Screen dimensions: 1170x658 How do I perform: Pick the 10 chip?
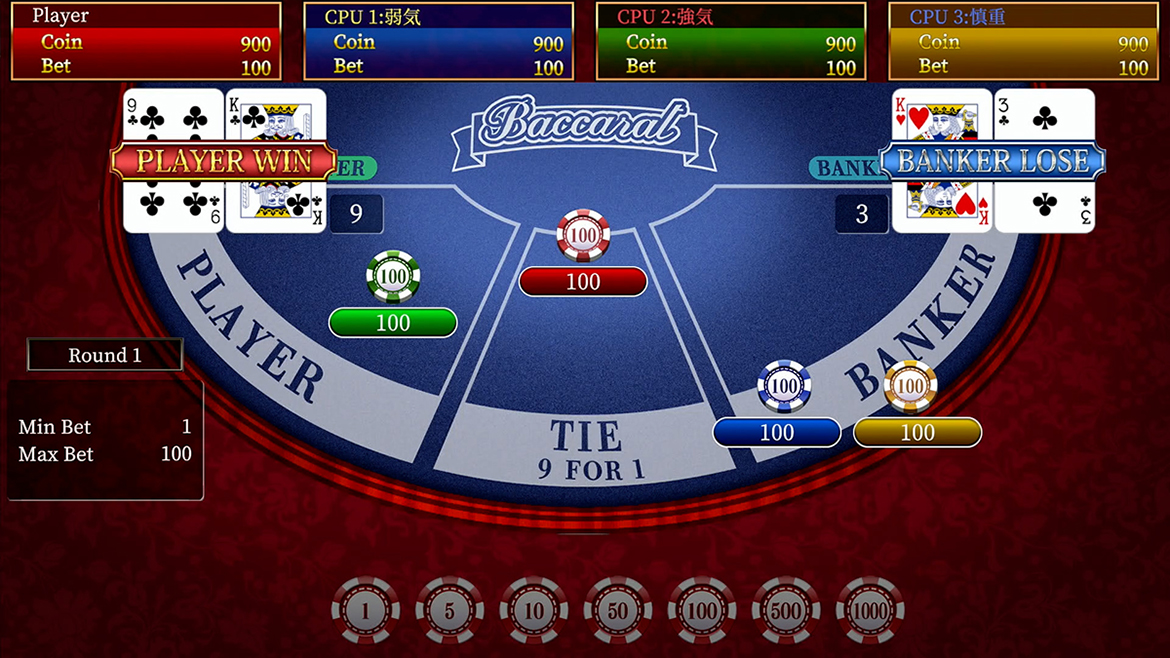(x=533, y=610)
